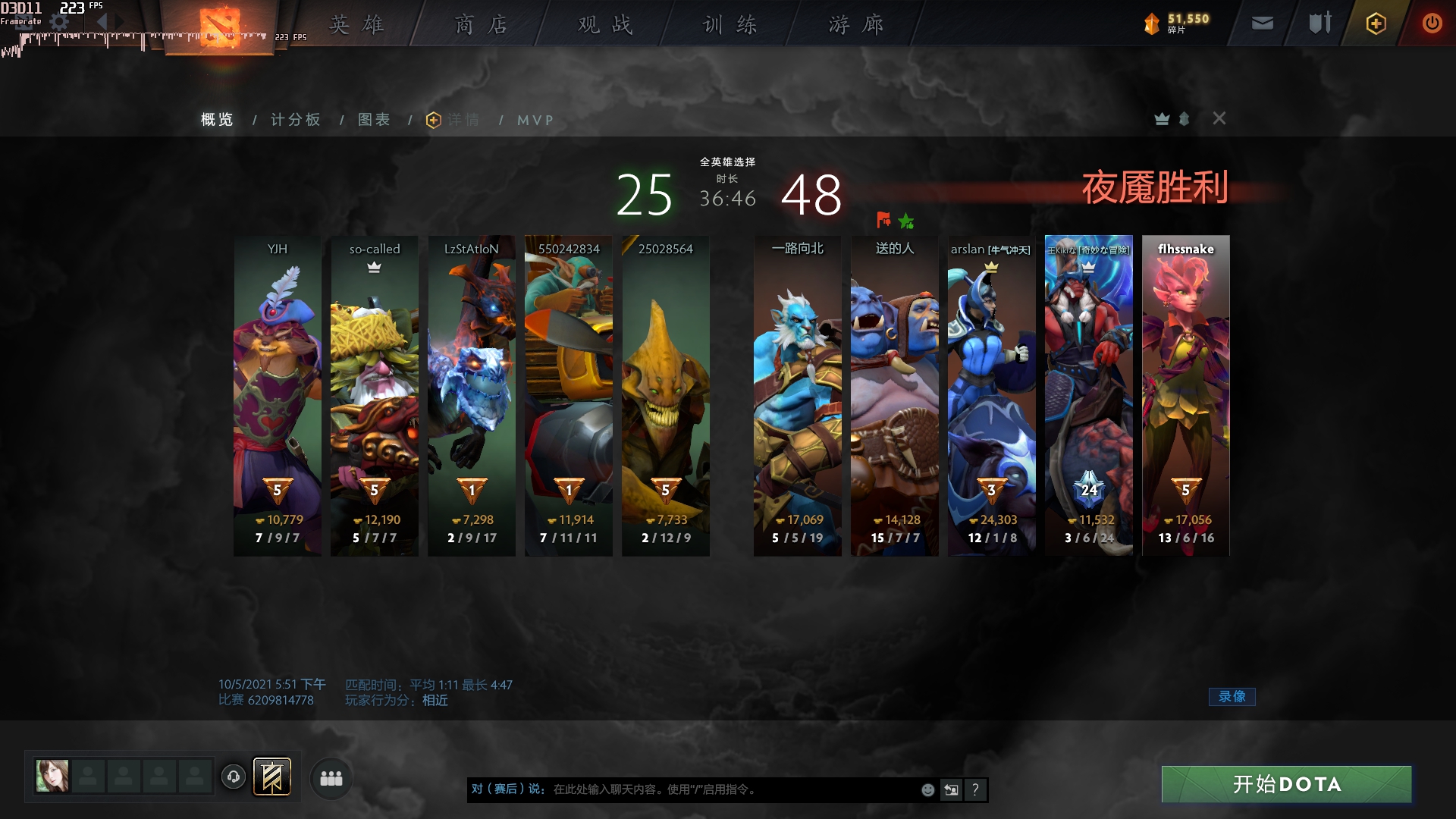Image resolution: width=1456 pixels, height=819 pixels.
Task: Open the mail envelope icon
Action: 1262,24
